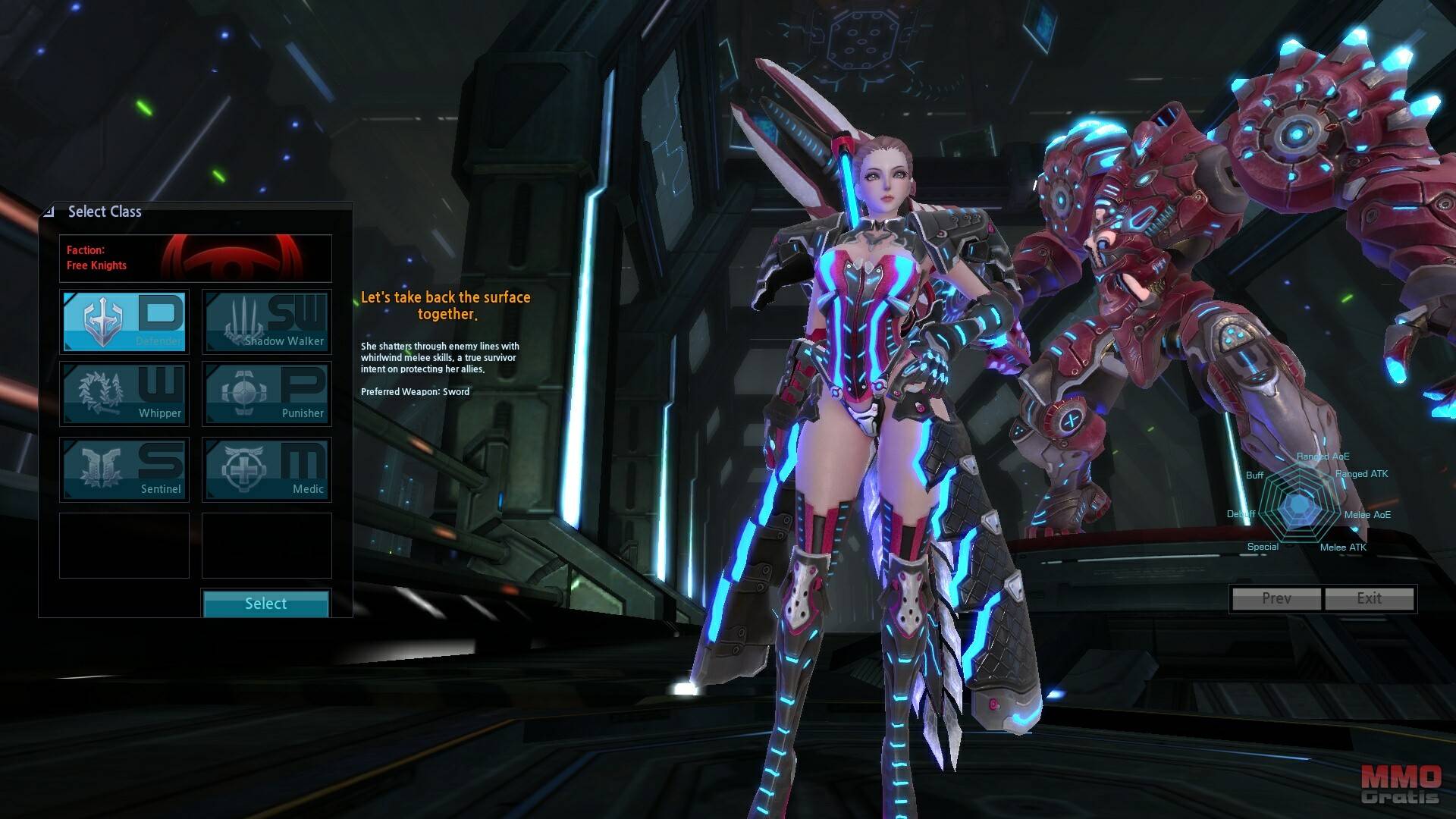The image size is (1456, 819).
Task: Go back with the Prev button
Action: click(1276, 598)
